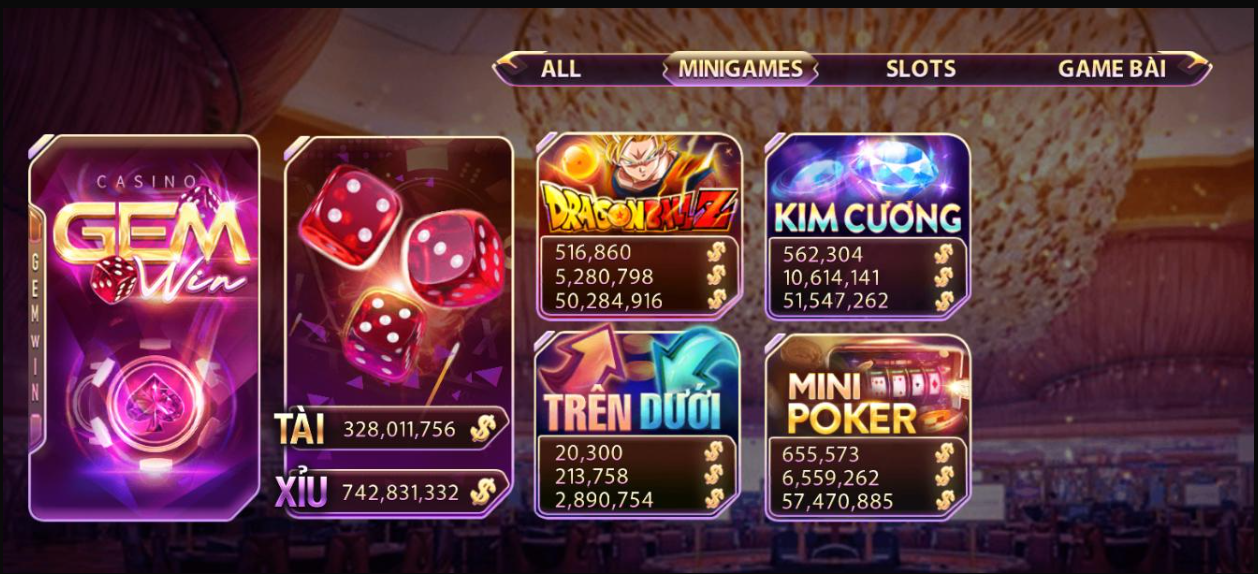1258x574 pixels.
Task: Choose the Trên Dưới minigame tile
Action: pos(638,384)
